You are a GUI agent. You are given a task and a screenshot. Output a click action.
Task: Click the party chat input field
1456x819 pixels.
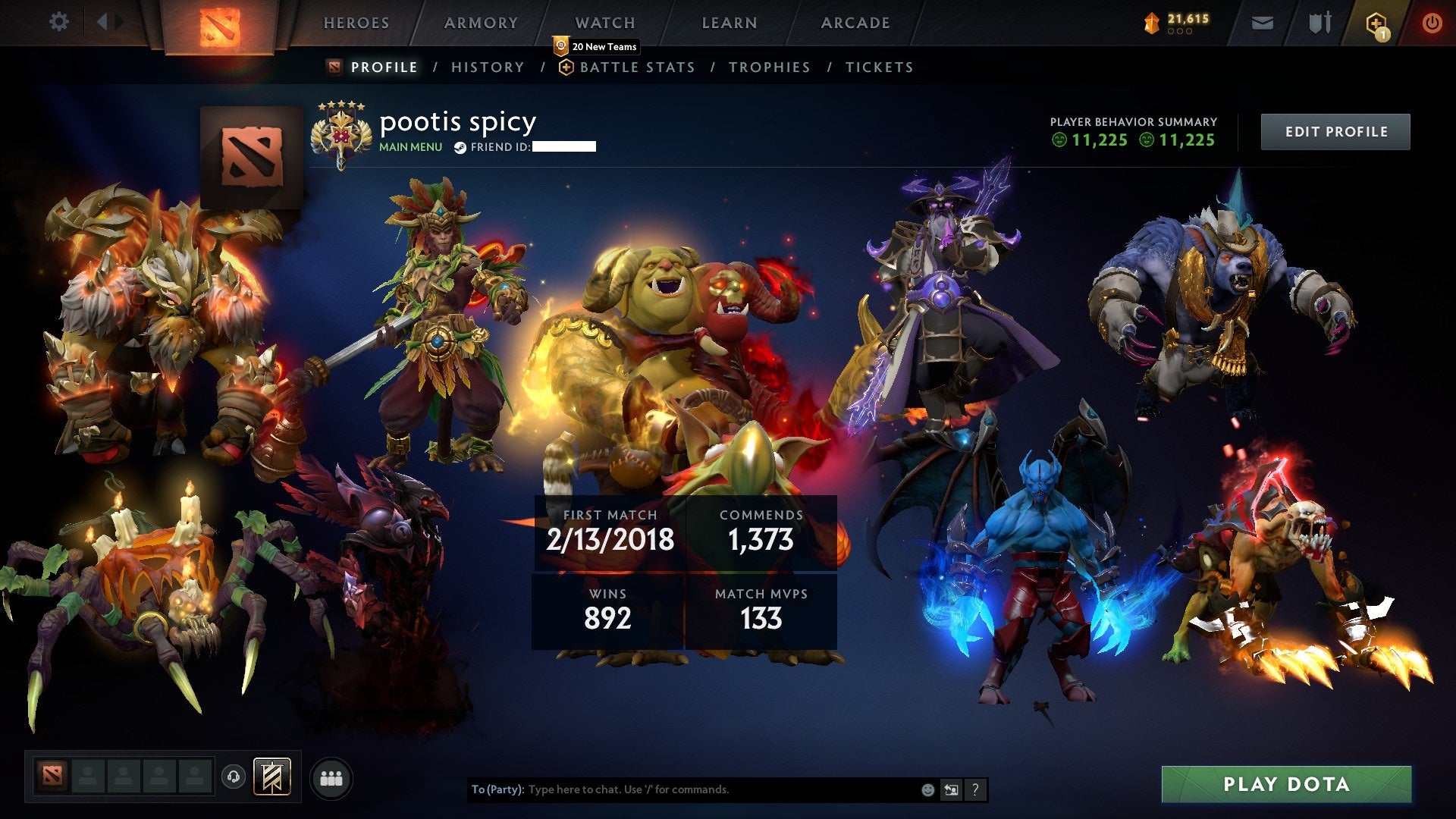tap(682, 789)
